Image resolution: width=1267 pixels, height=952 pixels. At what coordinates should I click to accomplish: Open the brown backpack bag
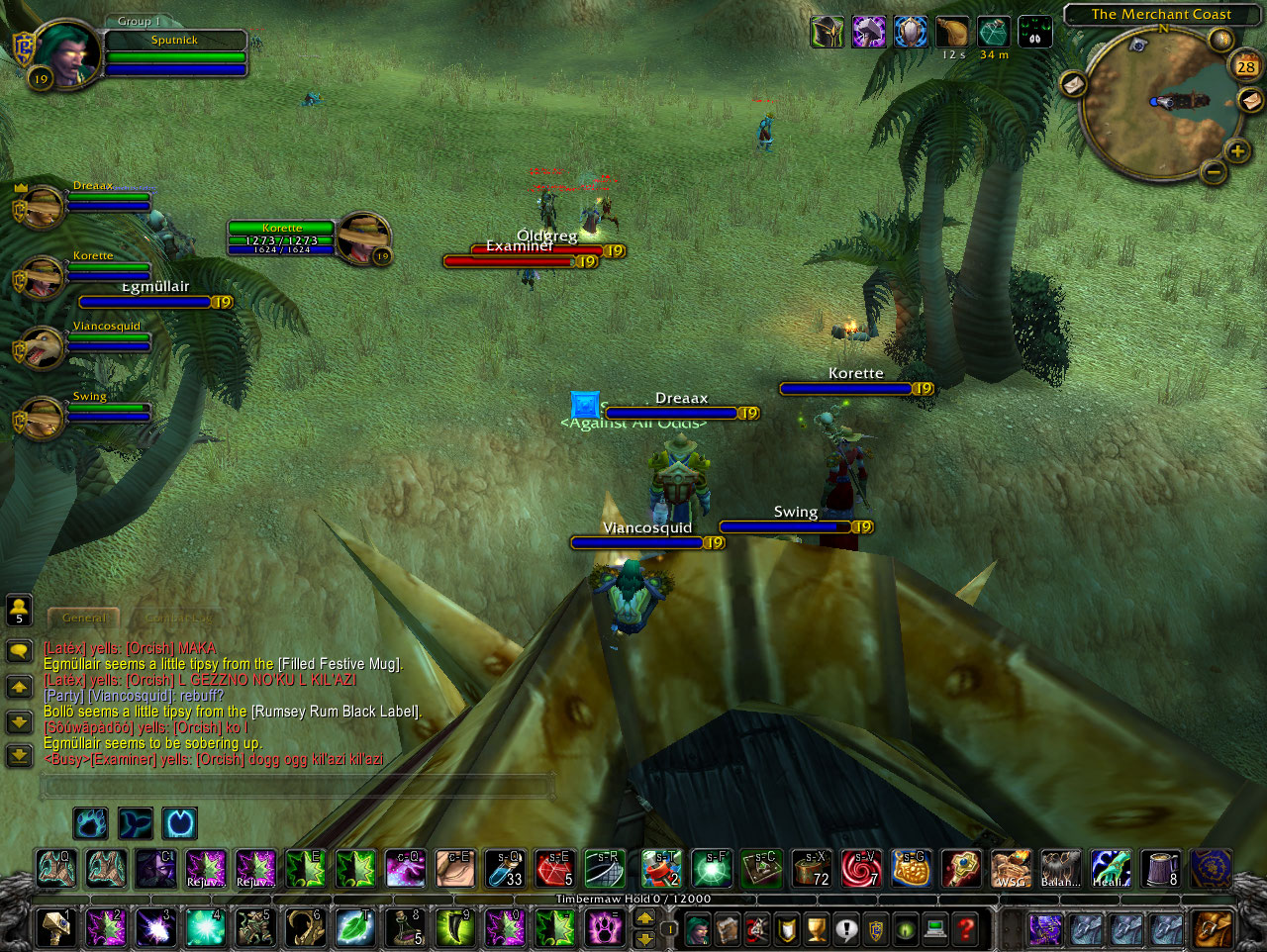[1212, 929]
